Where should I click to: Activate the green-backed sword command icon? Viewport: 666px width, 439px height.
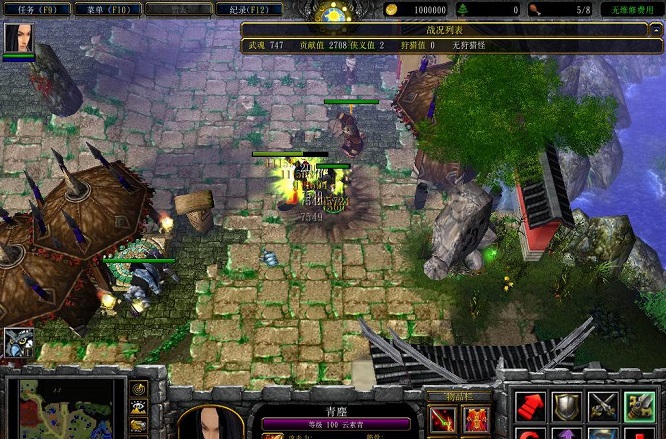click(638, 406)
